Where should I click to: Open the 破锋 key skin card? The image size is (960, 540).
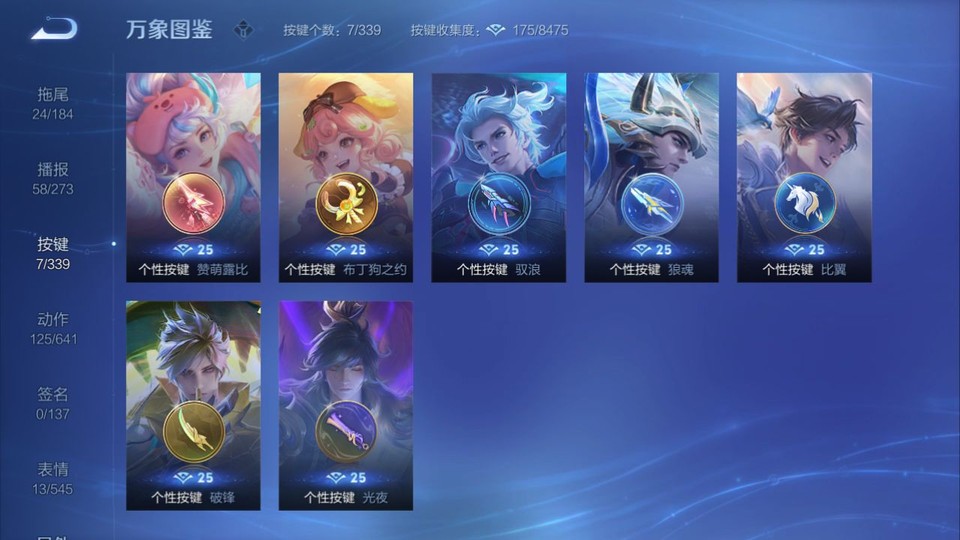coord(193,405)
